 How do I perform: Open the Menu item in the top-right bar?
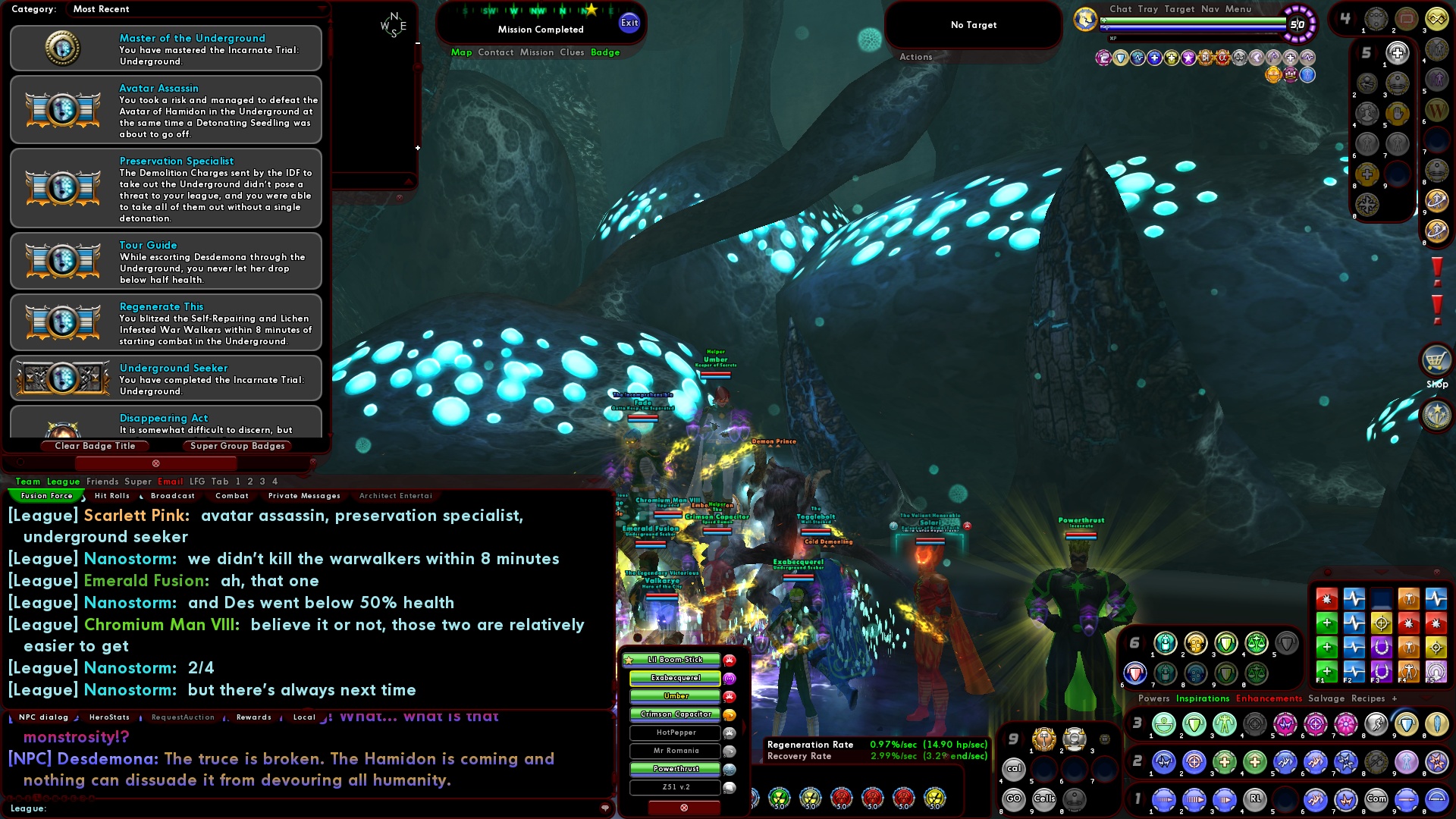[x=1239, y=9]
